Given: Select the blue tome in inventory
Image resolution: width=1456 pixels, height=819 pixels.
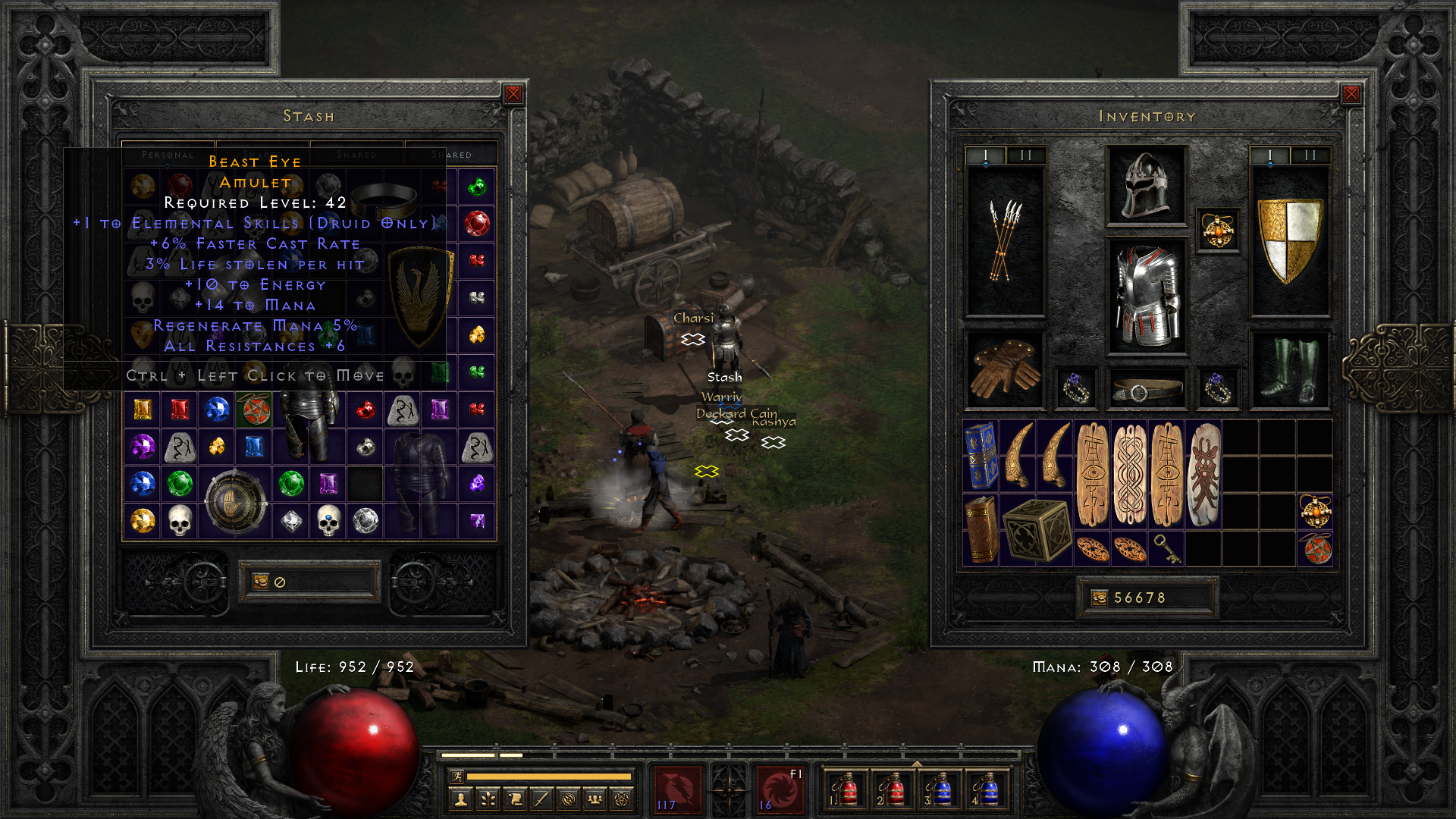Looking at the screenshot, I should pos(981,455).
